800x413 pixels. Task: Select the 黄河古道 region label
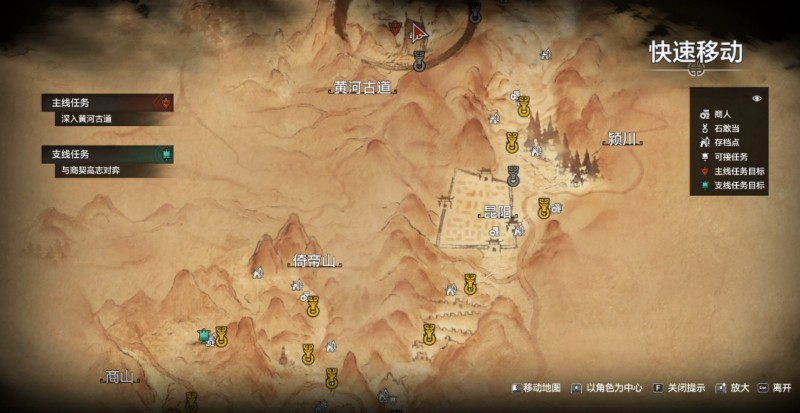tap(363, 88)
